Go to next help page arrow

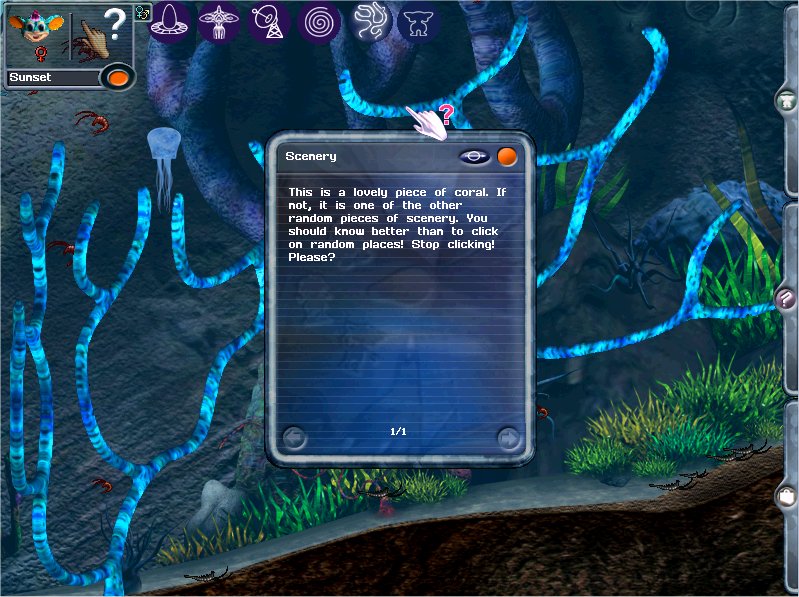pyautogui.click(x=508, y=437)
